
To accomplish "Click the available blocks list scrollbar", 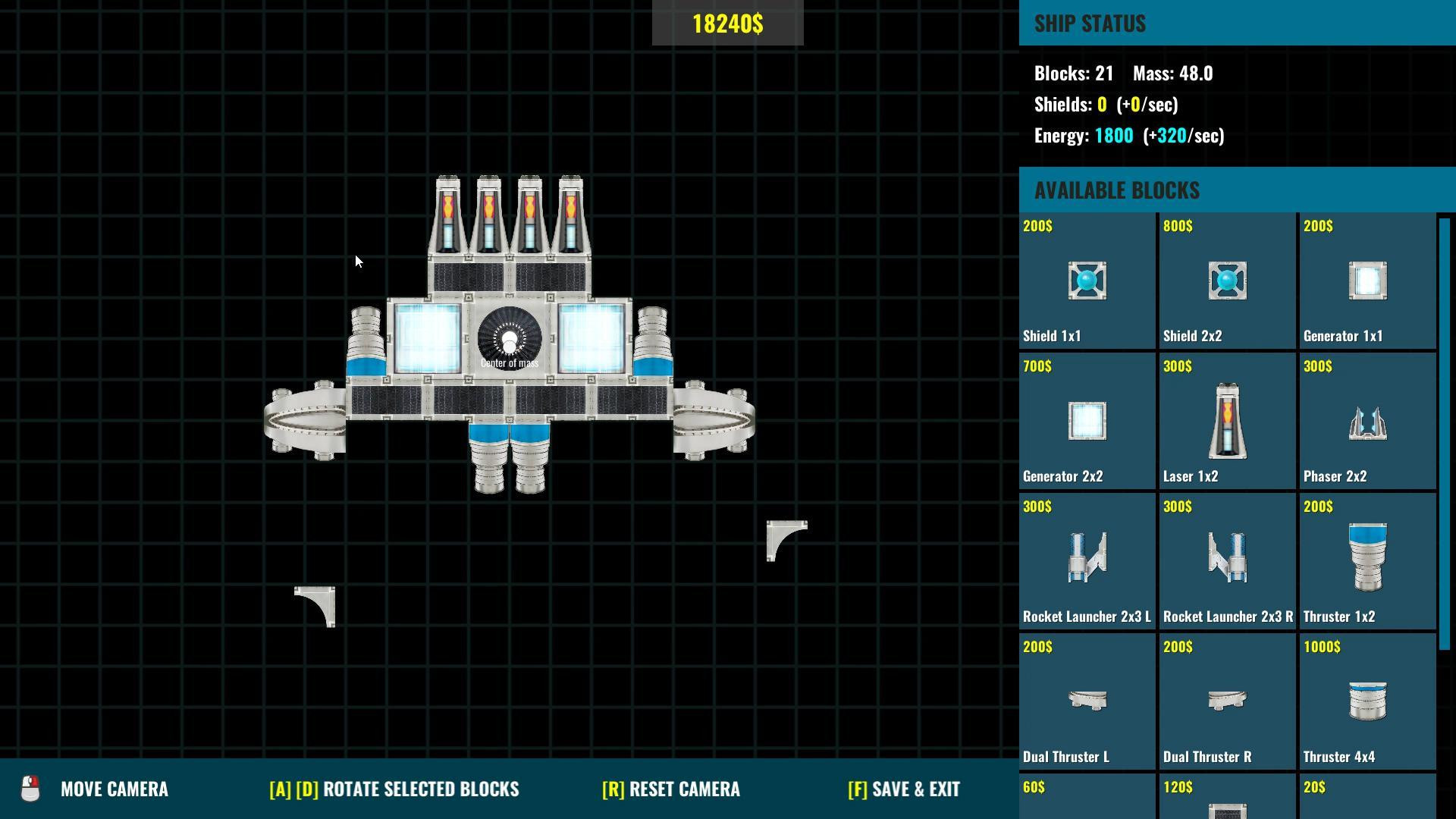I will coord(1445,434).
